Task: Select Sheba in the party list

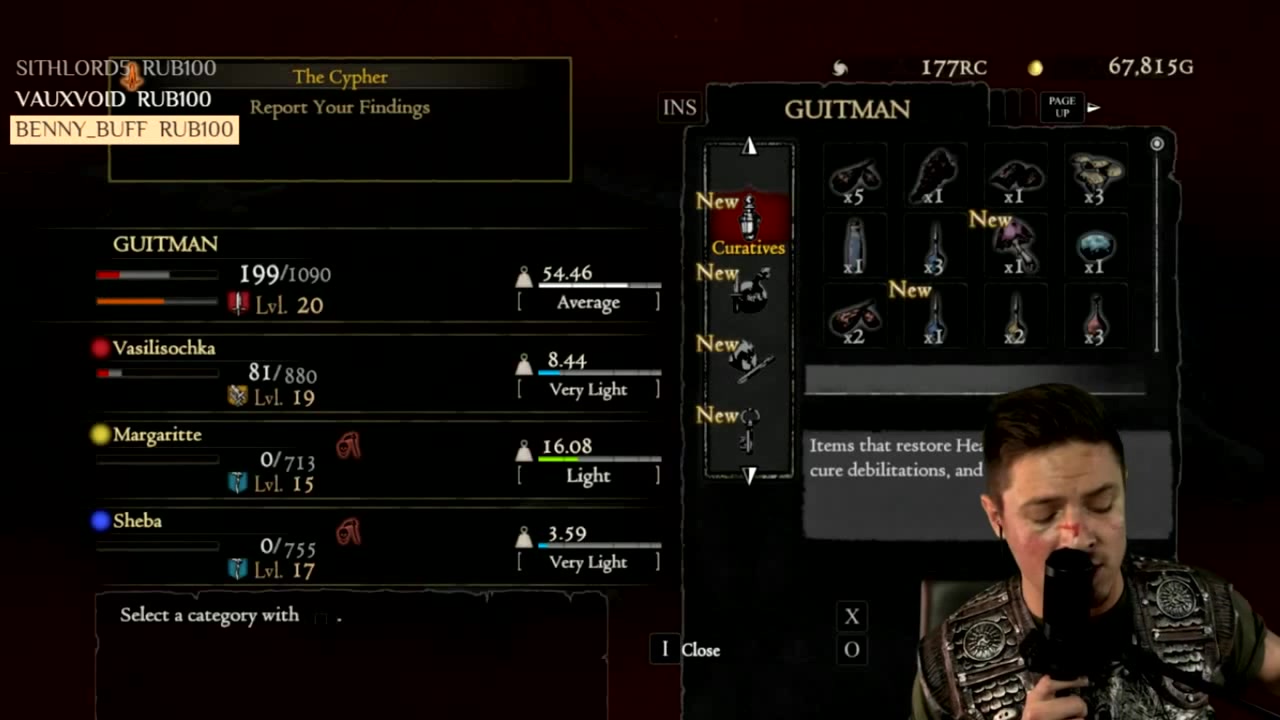Action: pyautogui.click(x=137, y=521)
